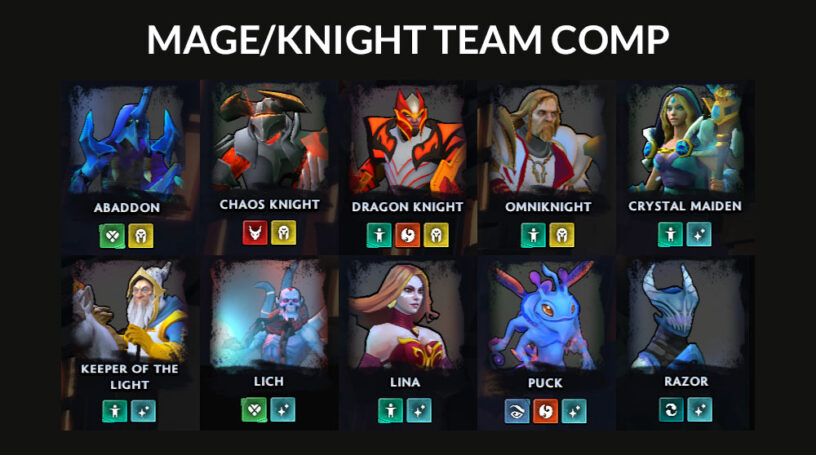Click Chaos Knight's red demon alliance icon
Screen dimensions: 816x455
click(256, 234)
